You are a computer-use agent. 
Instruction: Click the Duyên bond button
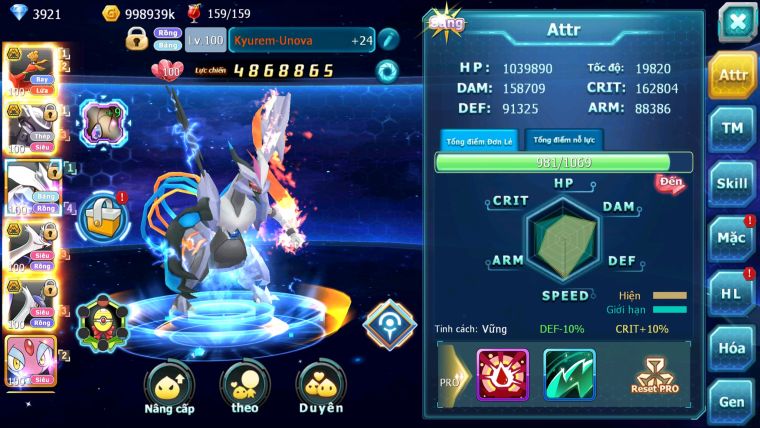click(x=321, y=389)
